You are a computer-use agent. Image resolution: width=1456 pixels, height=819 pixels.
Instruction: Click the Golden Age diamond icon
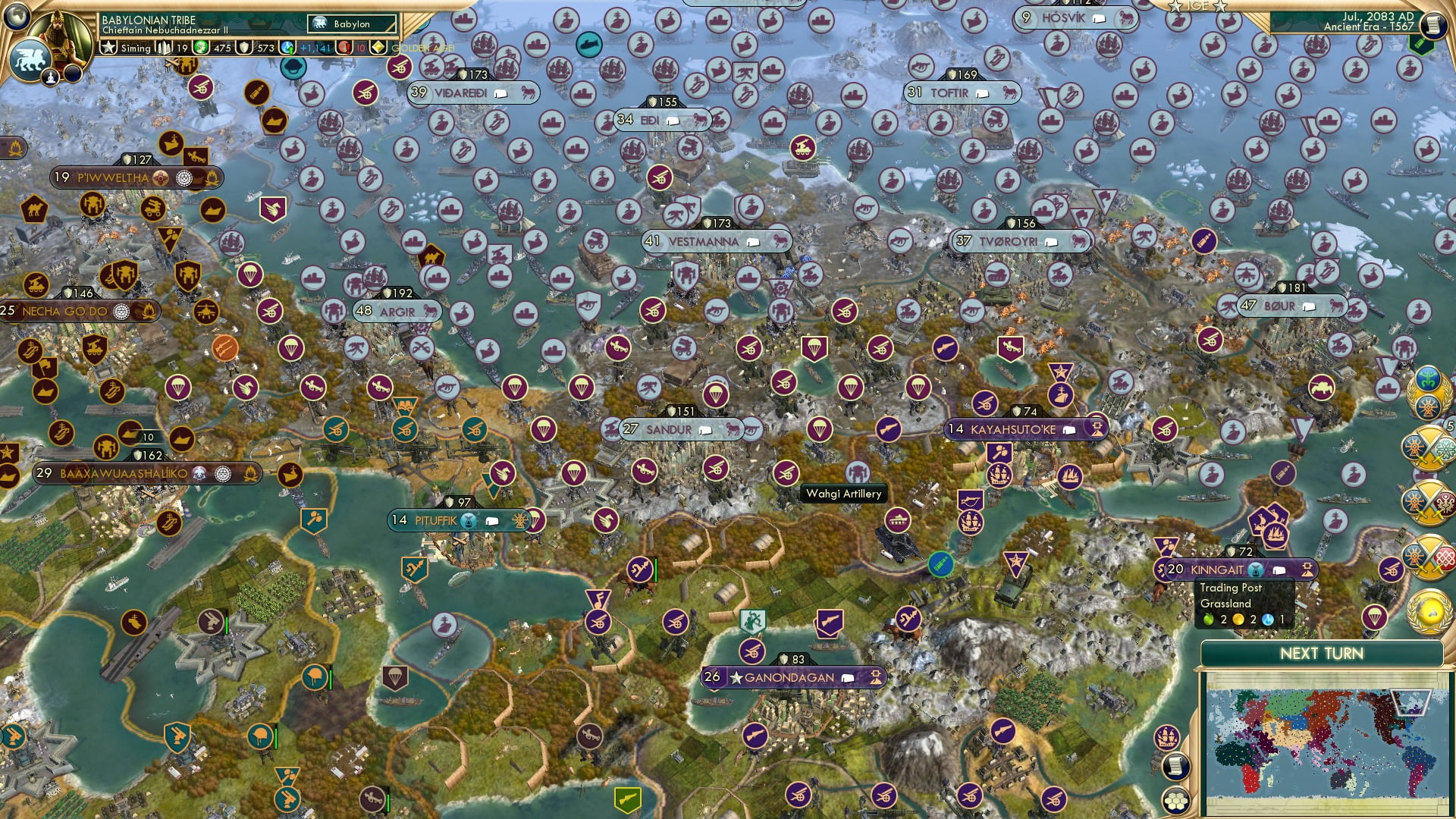point(378,47)
